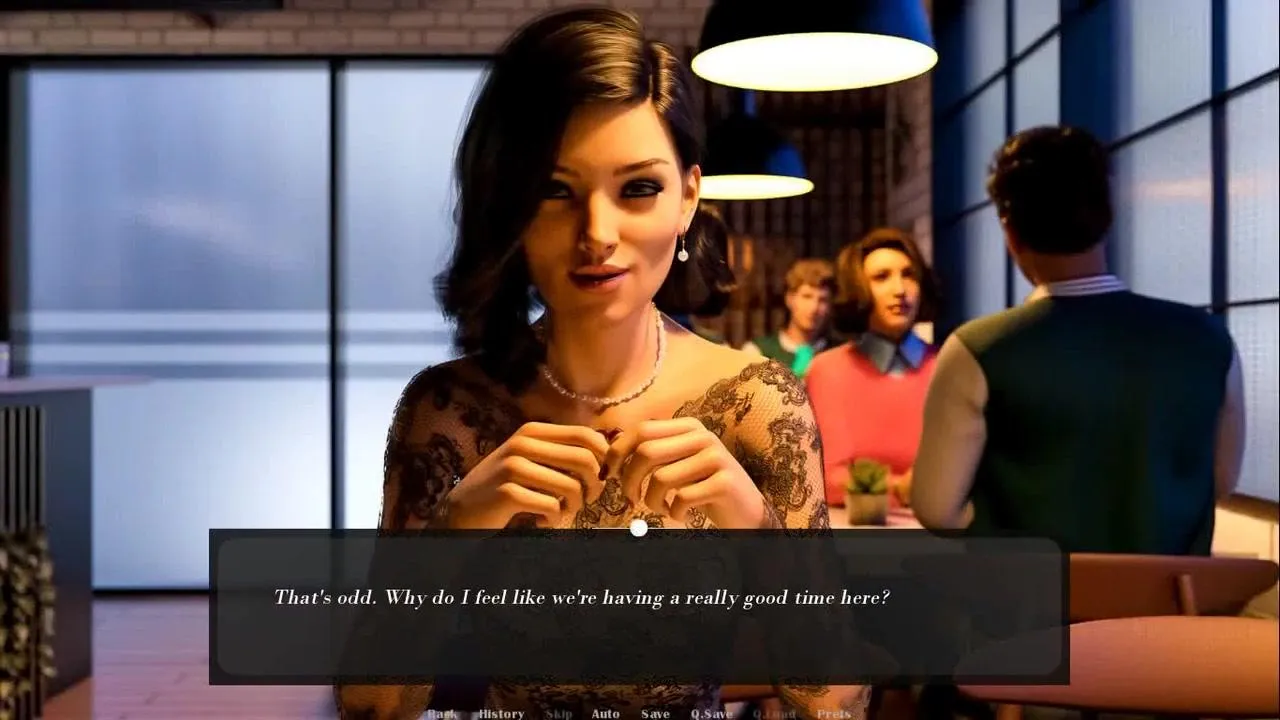Open the Prefs settings menu
This screenshot has width=1280, height=720.
[833, 714]
